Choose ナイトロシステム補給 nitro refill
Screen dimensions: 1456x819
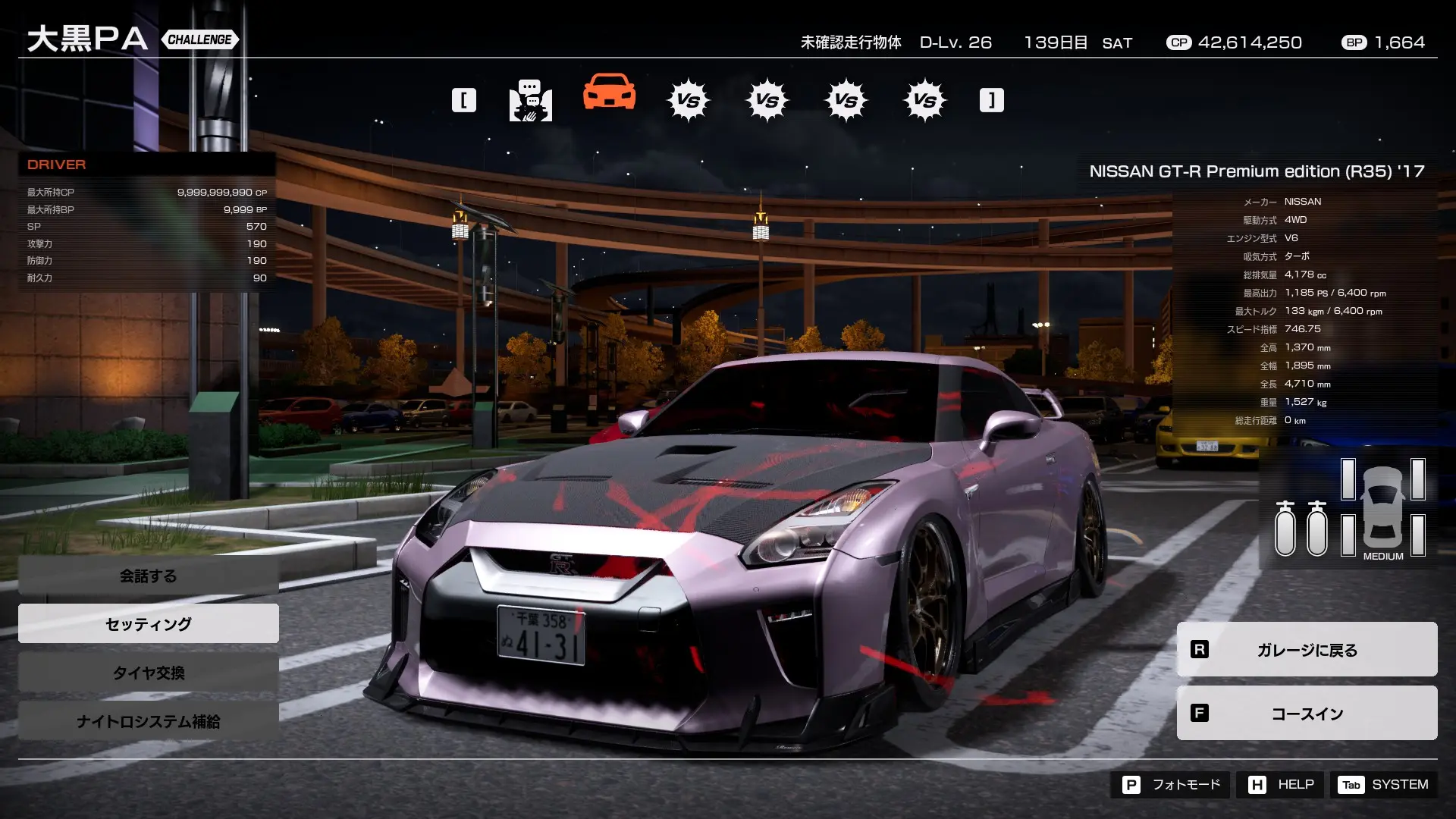click(x=147, y=721)
